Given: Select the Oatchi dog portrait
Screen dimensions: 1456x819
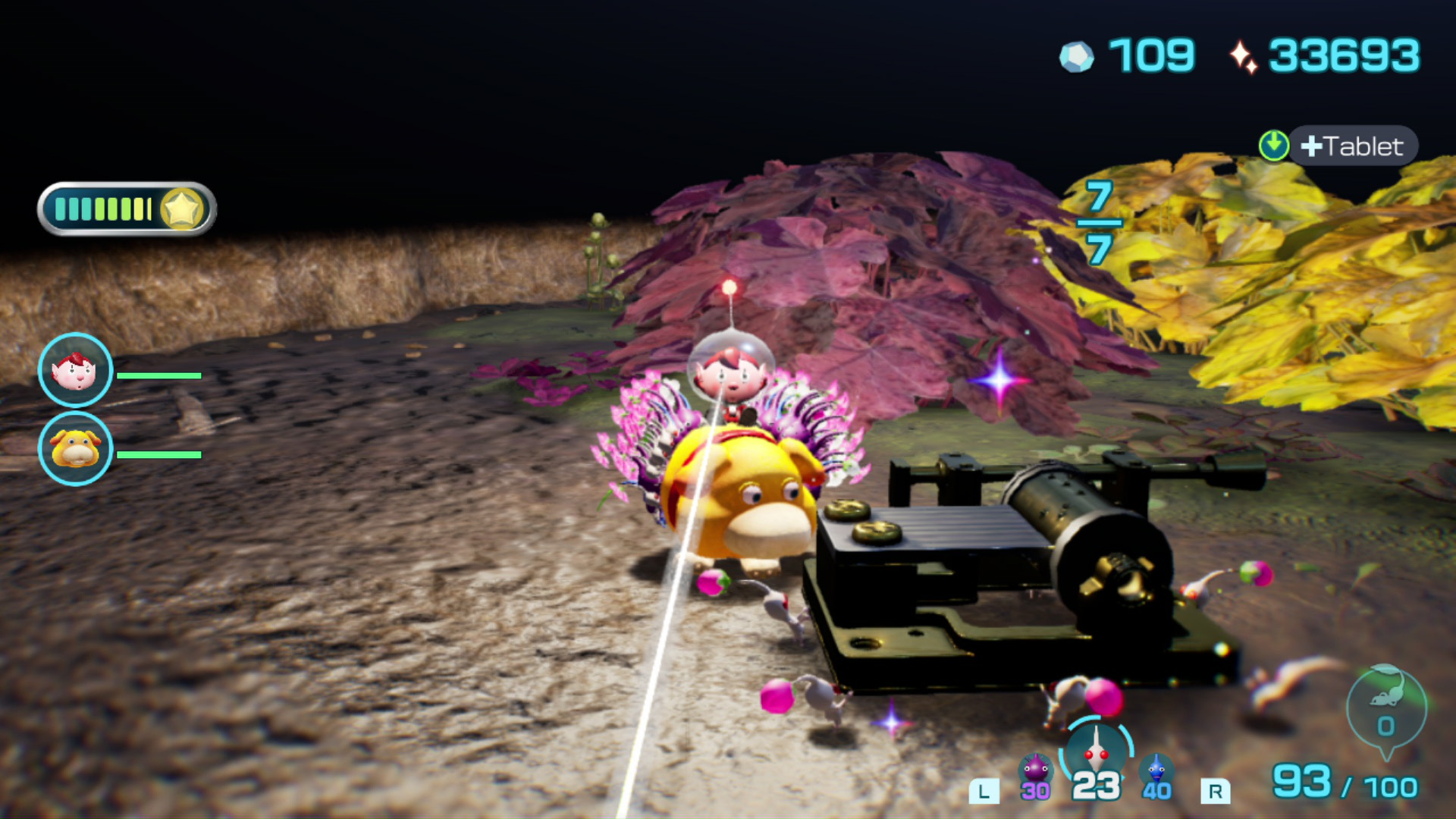Looking at the screenshot, I should (x=75, y=449).
